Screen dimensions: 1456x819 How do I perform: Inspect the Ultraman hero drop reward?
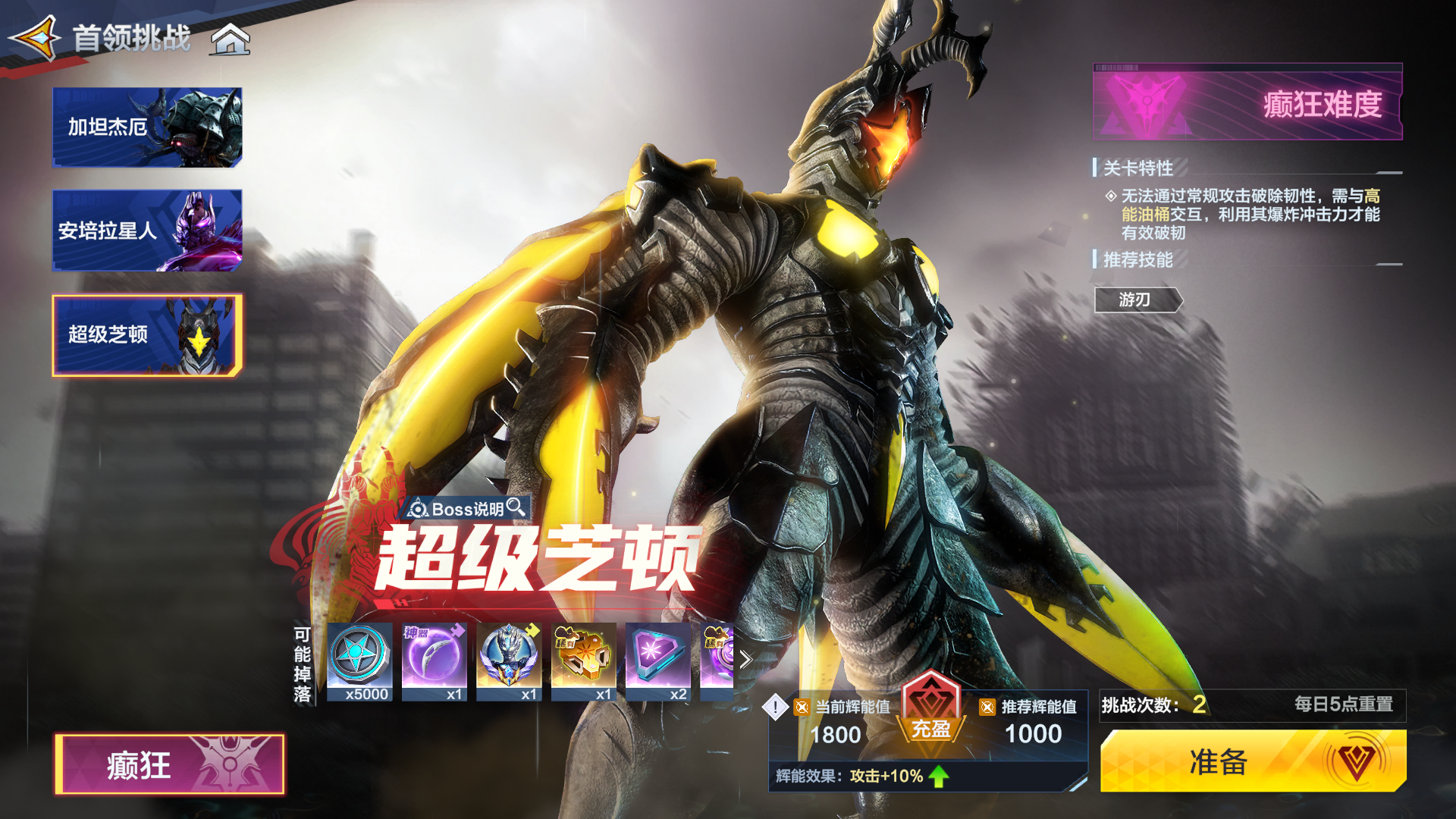click(509, 661)
